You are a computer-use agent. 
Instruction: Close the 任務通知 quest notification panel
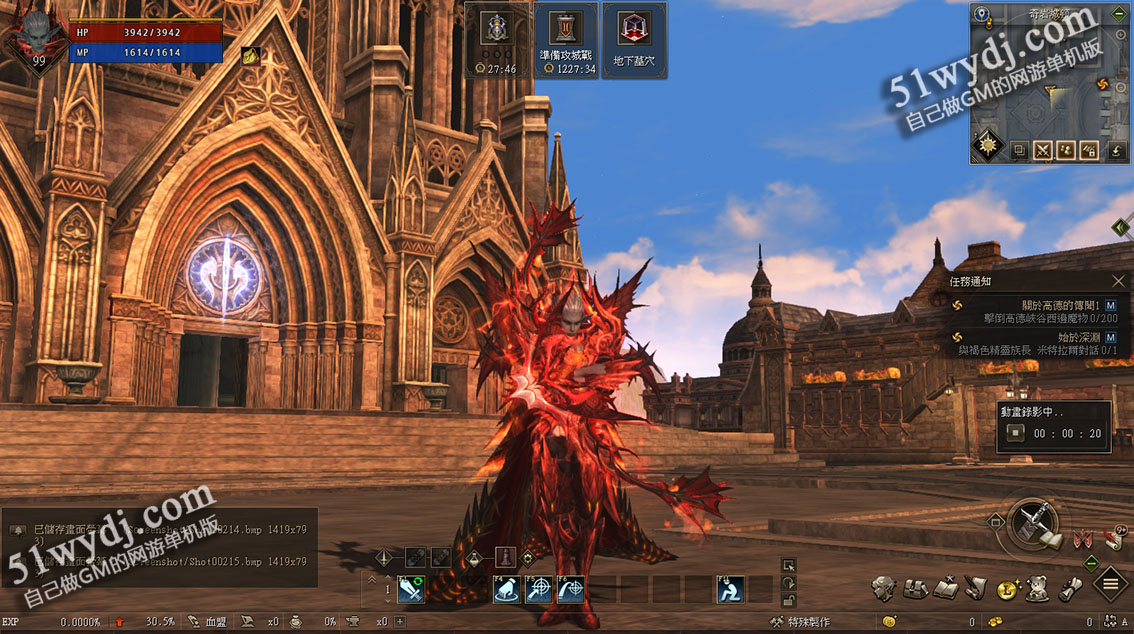1119,282
